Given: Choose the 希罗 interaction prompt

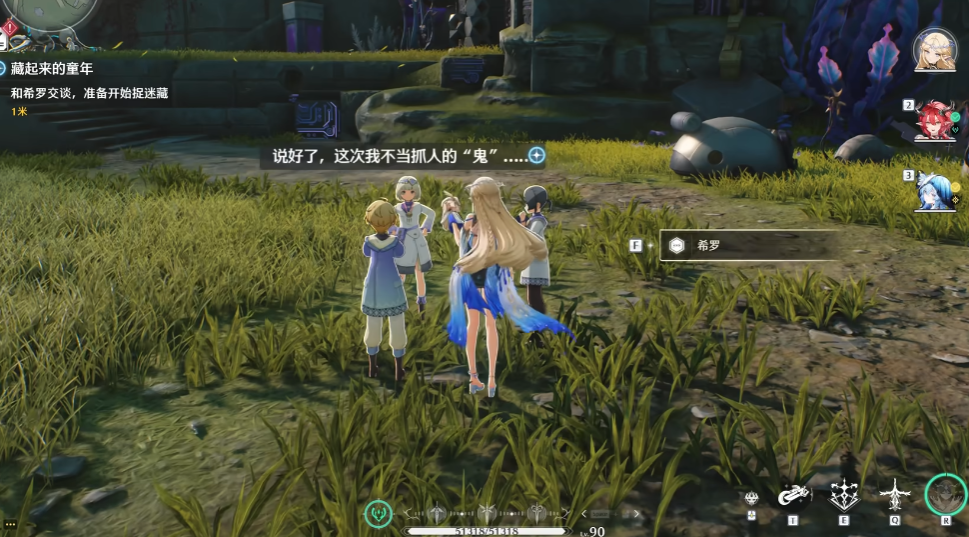Looking at the screenshot, I should tap(750, 245).
